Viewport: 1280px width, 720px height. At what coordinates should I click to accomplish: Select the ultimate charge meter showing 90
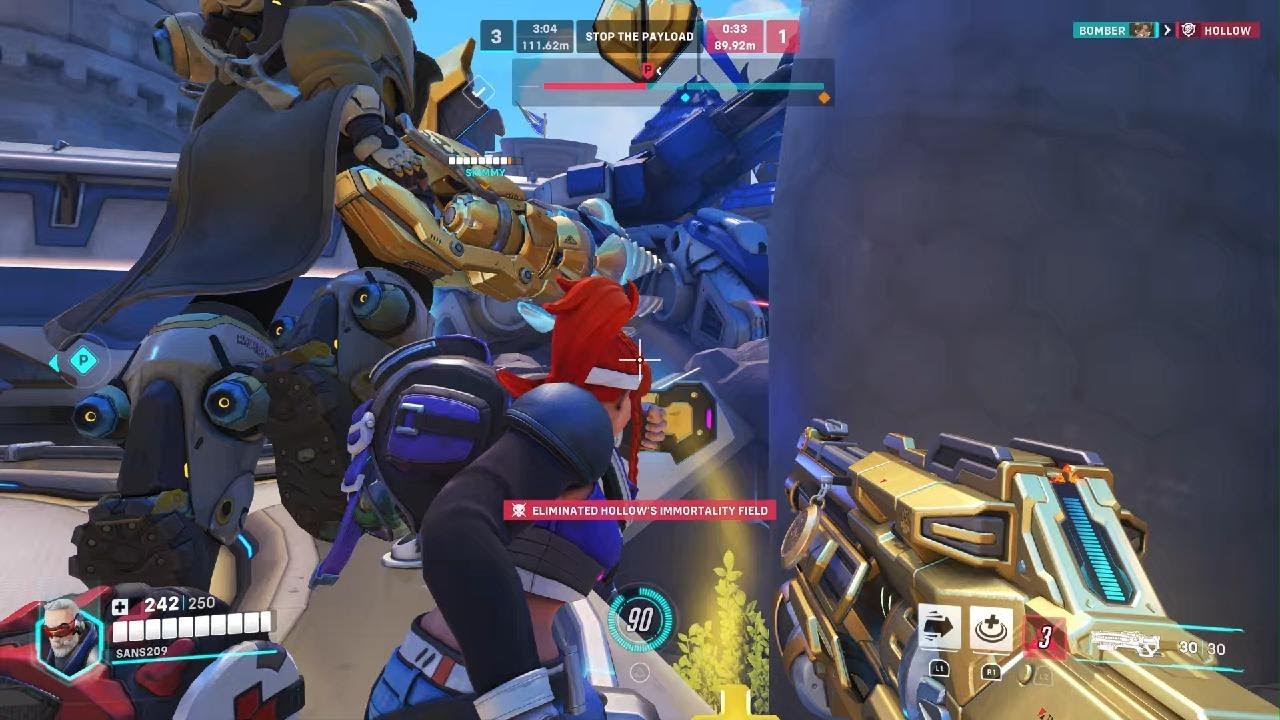[640, 620]
